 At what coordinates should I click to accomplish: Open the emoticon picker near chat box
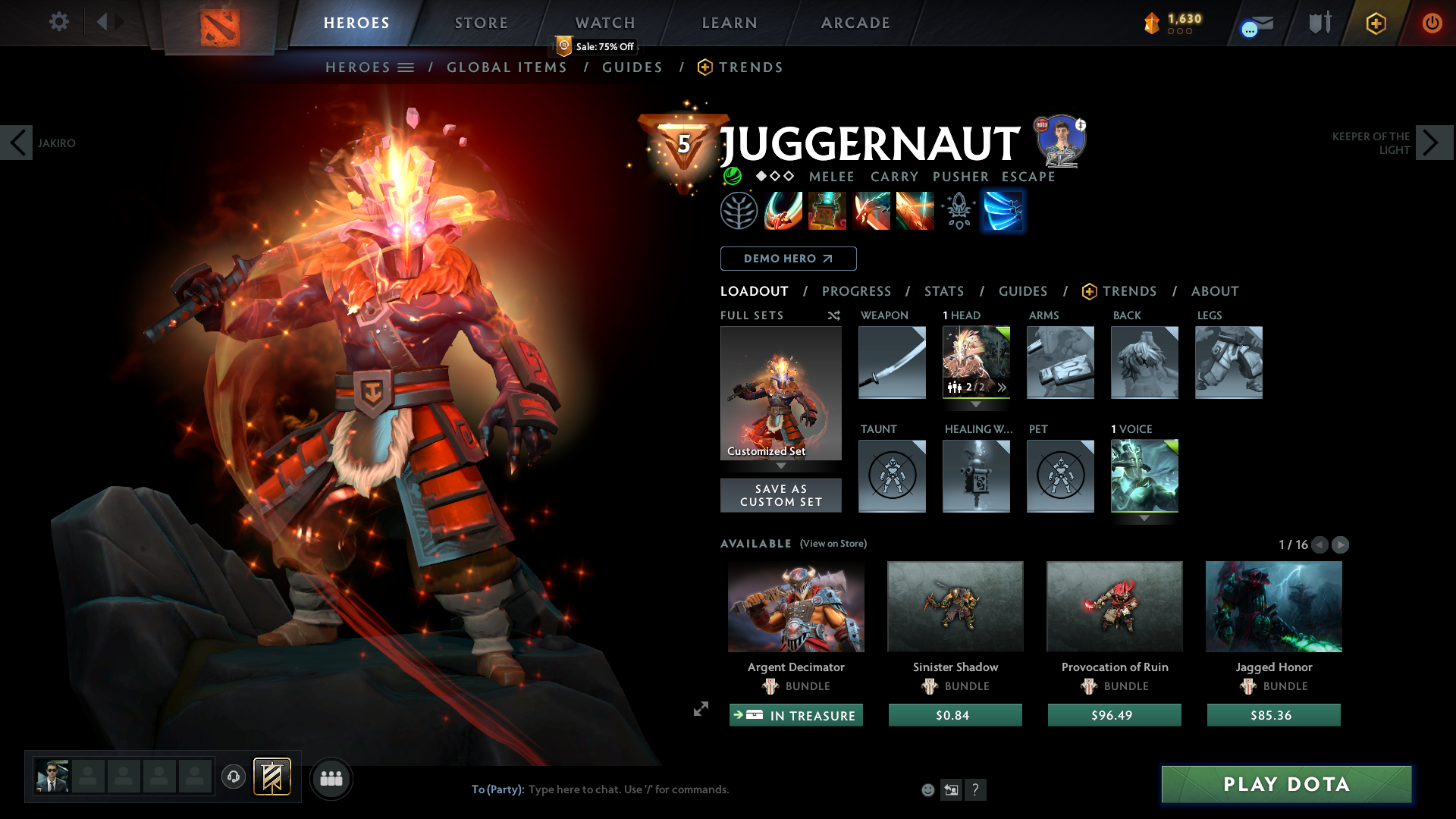pyautogui.click(x=927, y=789)
